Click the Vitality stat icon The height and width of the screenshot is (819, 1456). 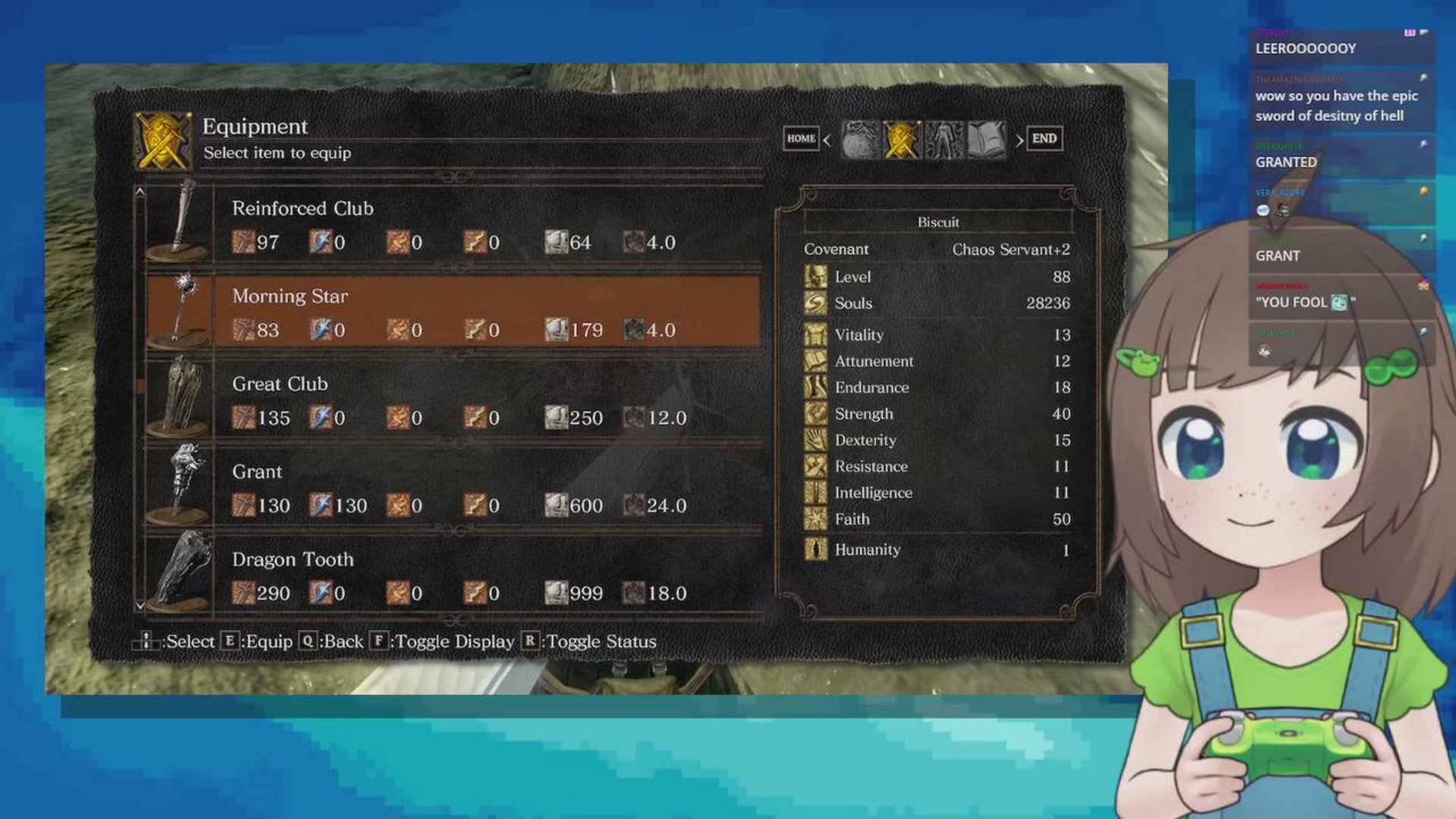pos(817,334)
